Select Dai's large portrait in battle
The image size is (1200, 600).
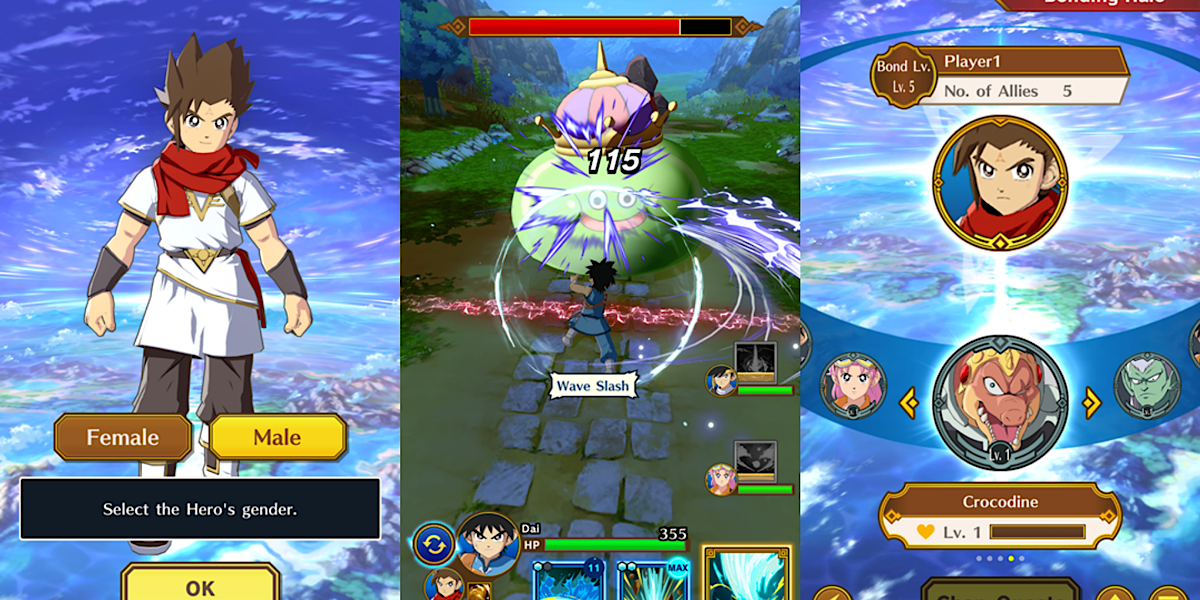(487, 544)
